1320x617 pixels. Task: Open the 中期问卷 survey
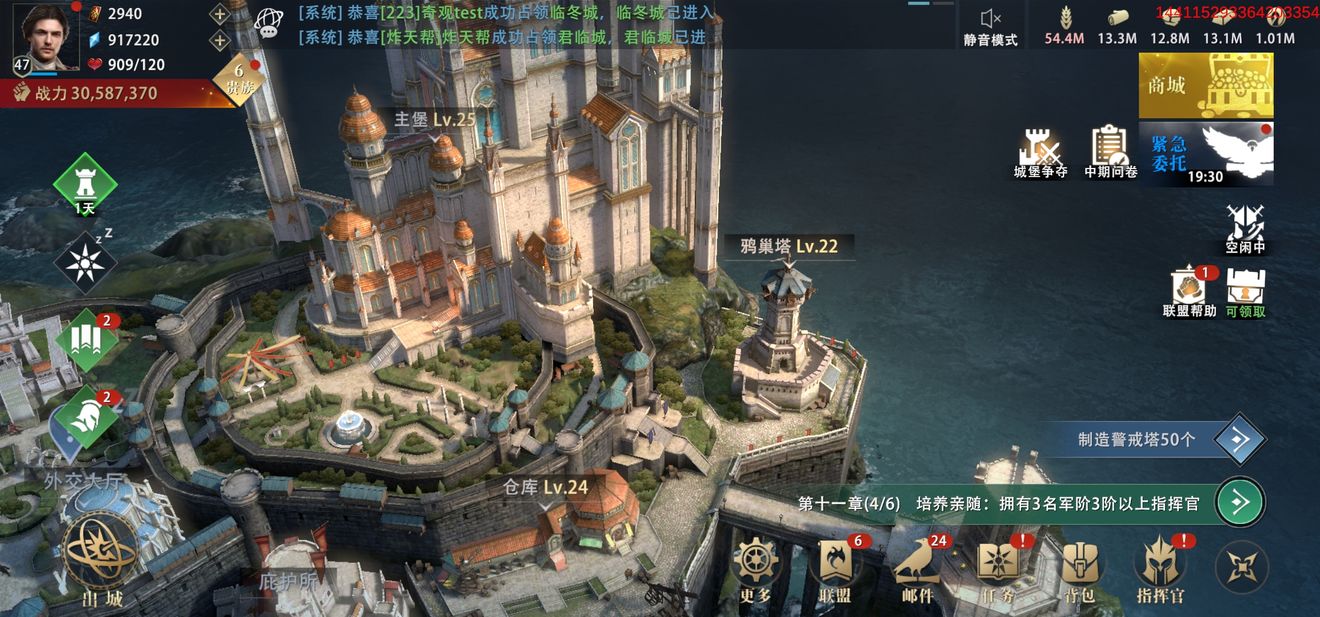[1110, 153]
